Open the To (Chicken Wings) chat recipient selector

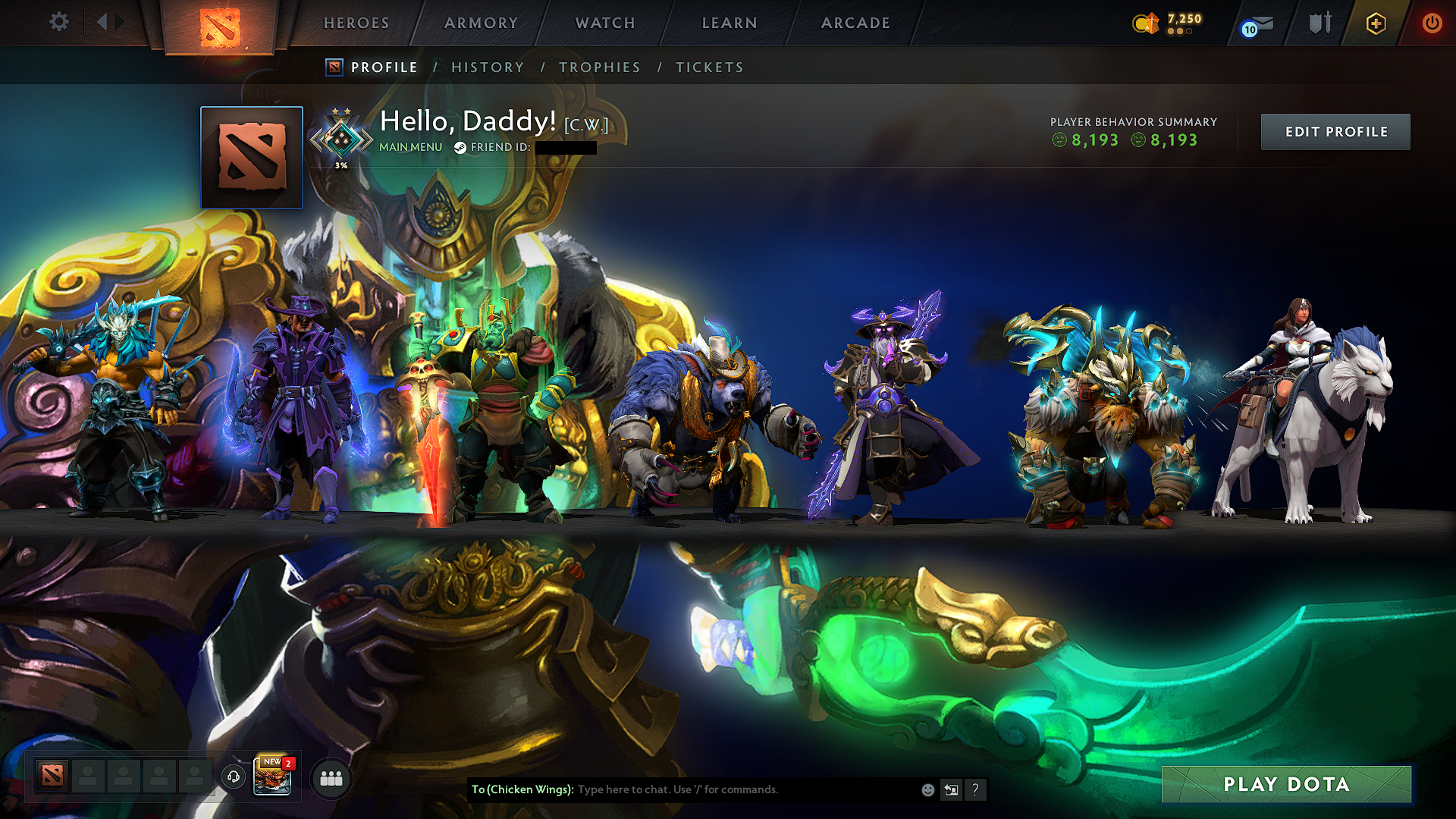pyautogui.click(x=523, y=789)
